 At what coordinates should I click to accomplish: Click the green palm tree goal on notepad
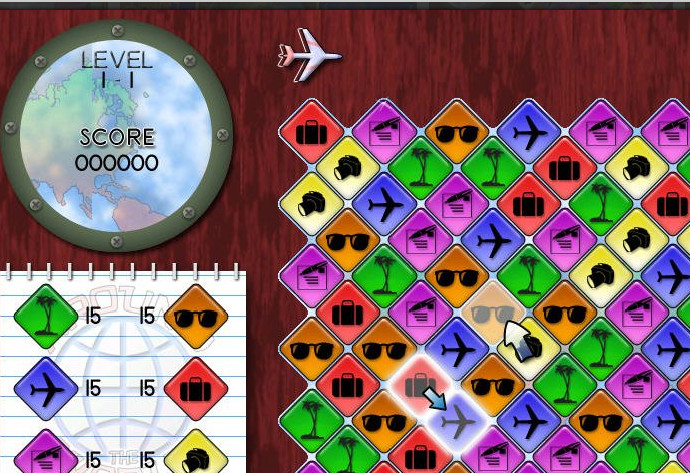click(45, 317)
